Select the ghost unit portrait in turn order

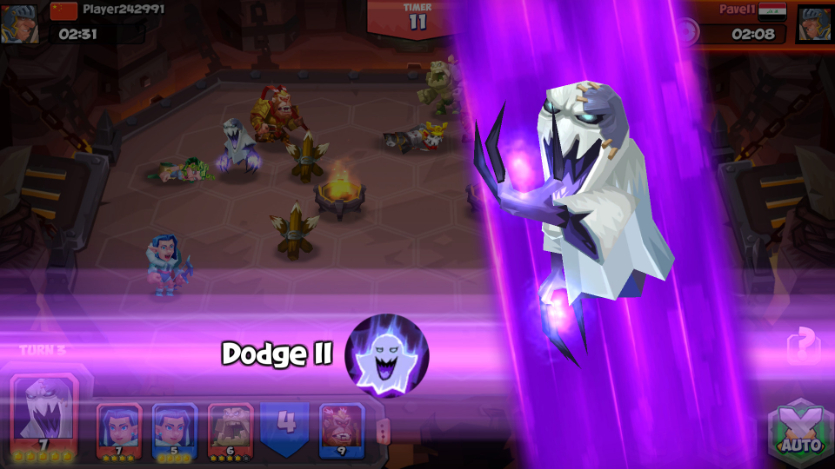tap(44, 413)
